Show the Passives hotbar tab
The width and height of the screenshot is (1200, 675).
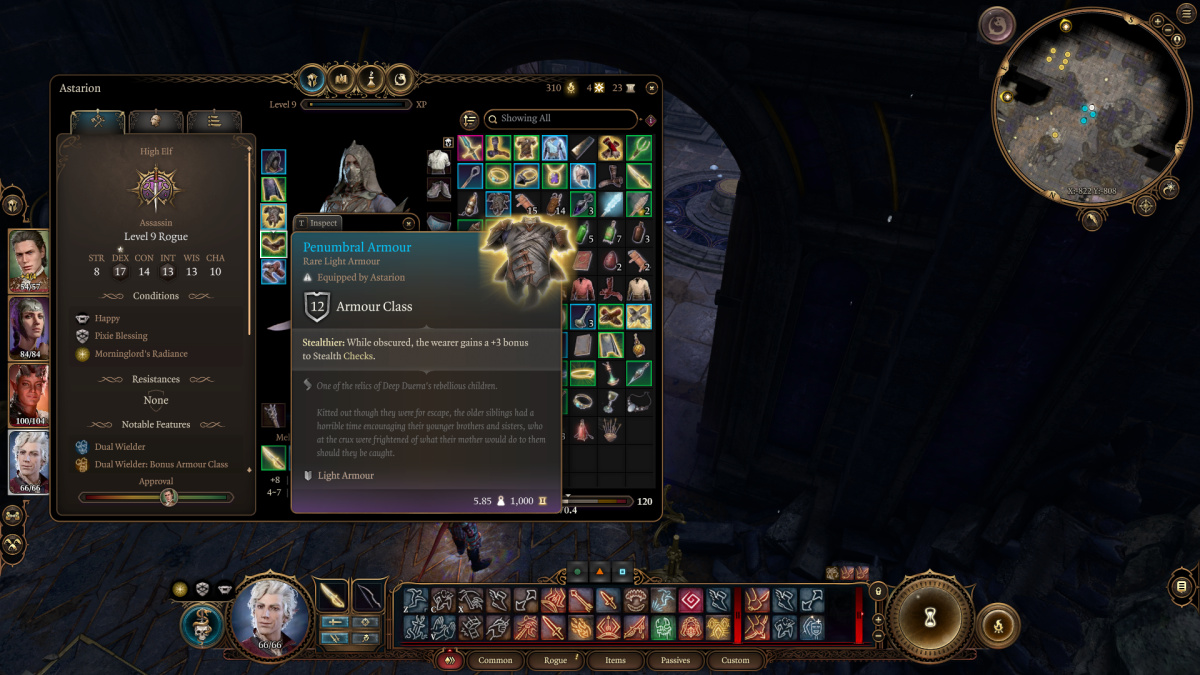click(x=675, y=661)
